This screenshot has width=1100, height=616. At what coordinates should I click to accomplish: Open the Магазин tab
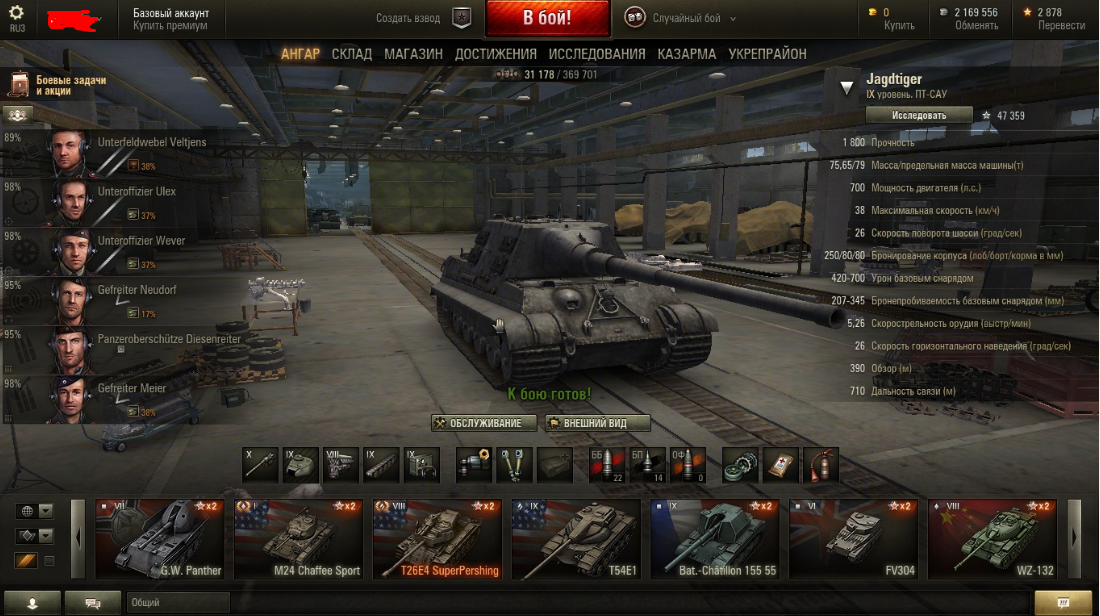point(413,54)
